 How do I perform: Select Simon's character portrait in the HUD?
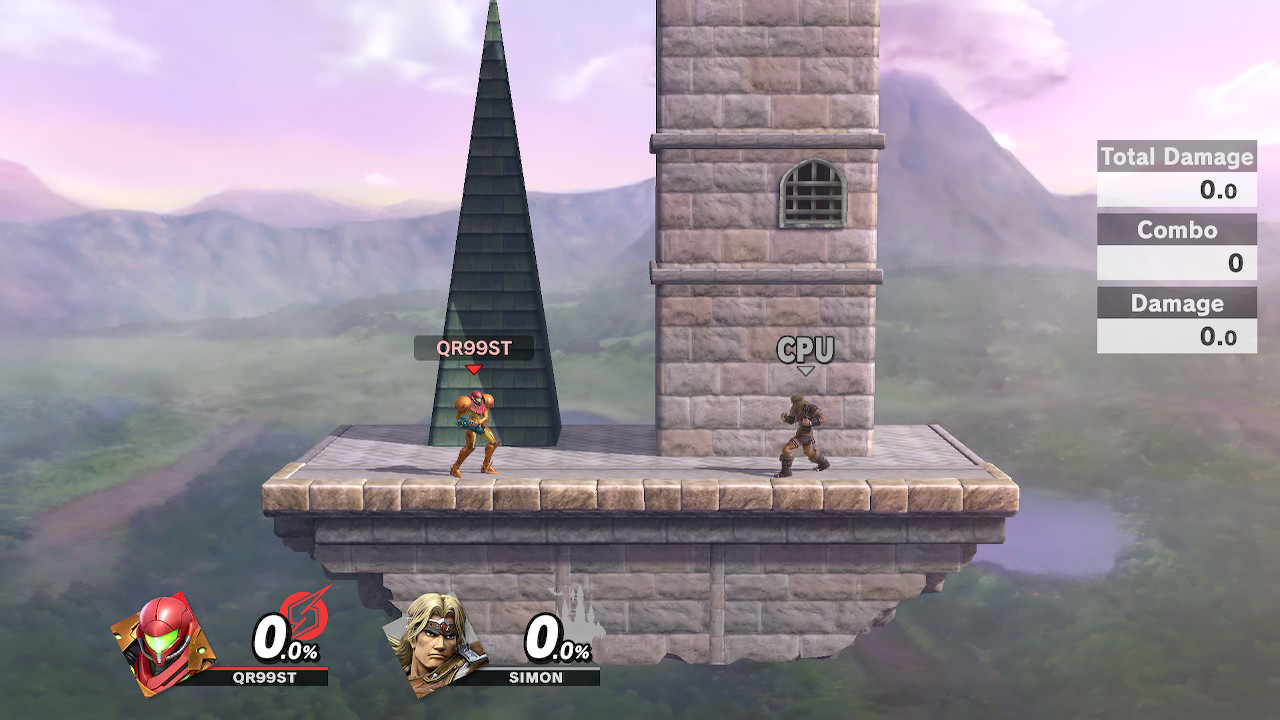click(x=437, y=645)
